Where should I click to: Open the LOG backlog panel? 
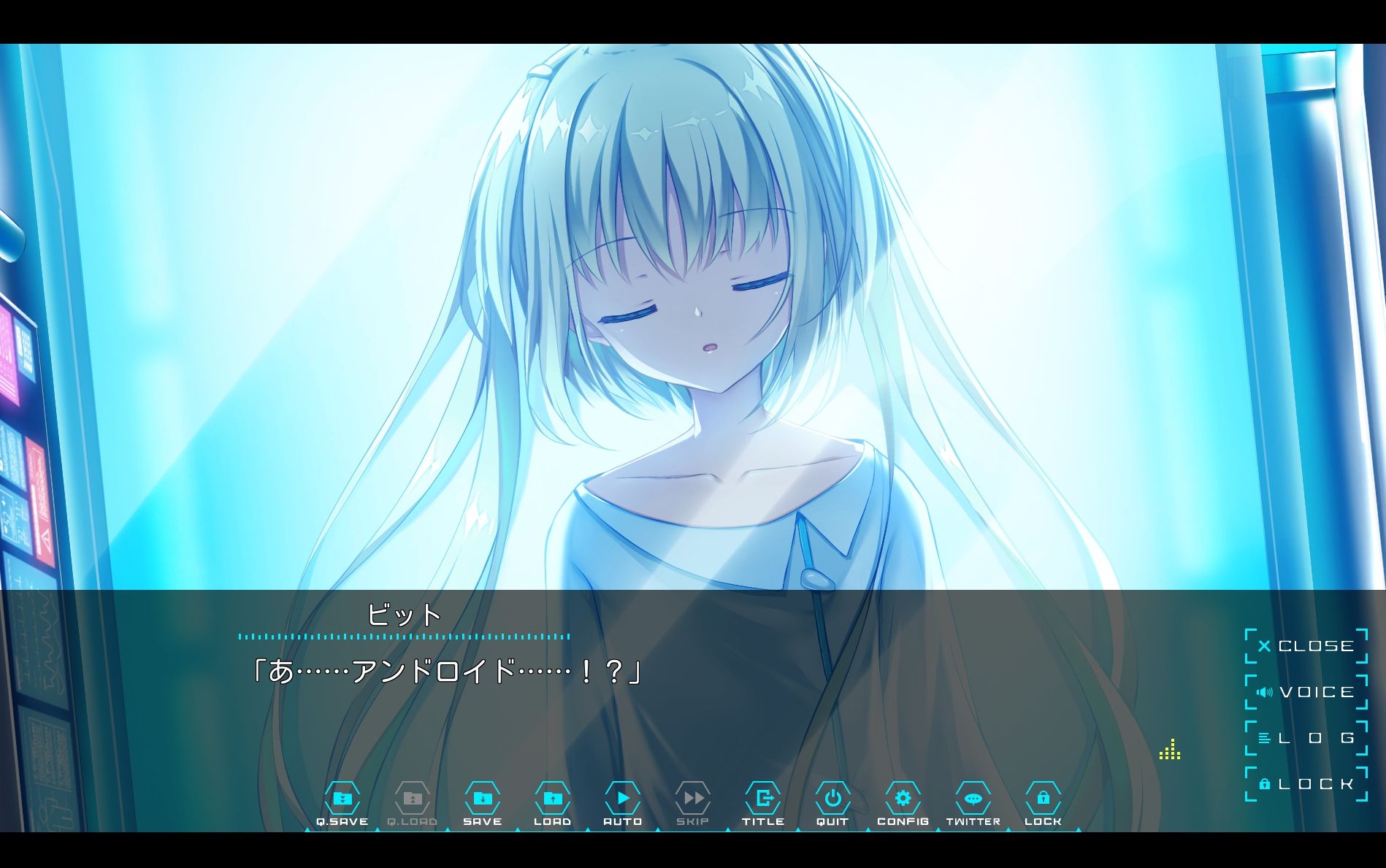[1307, 737]
